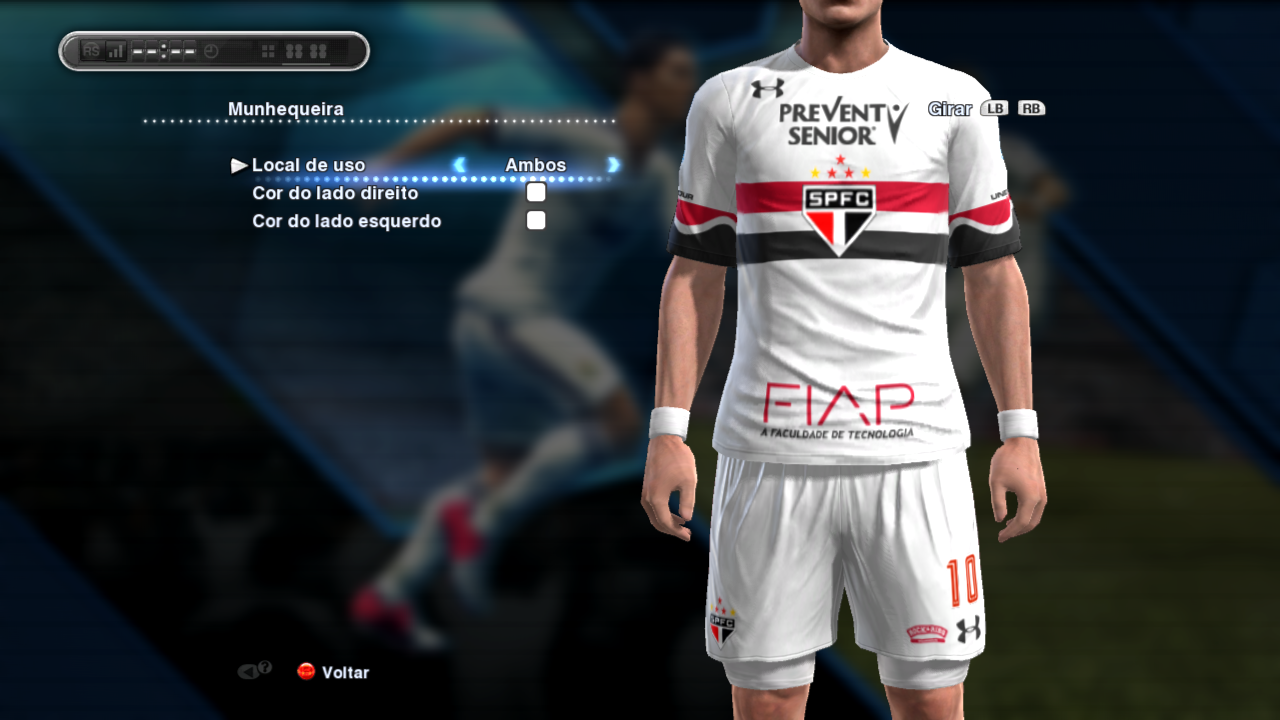The image size is (1280, 720).
Task: Click the signal strength bars icon
Action: [116, 51]
